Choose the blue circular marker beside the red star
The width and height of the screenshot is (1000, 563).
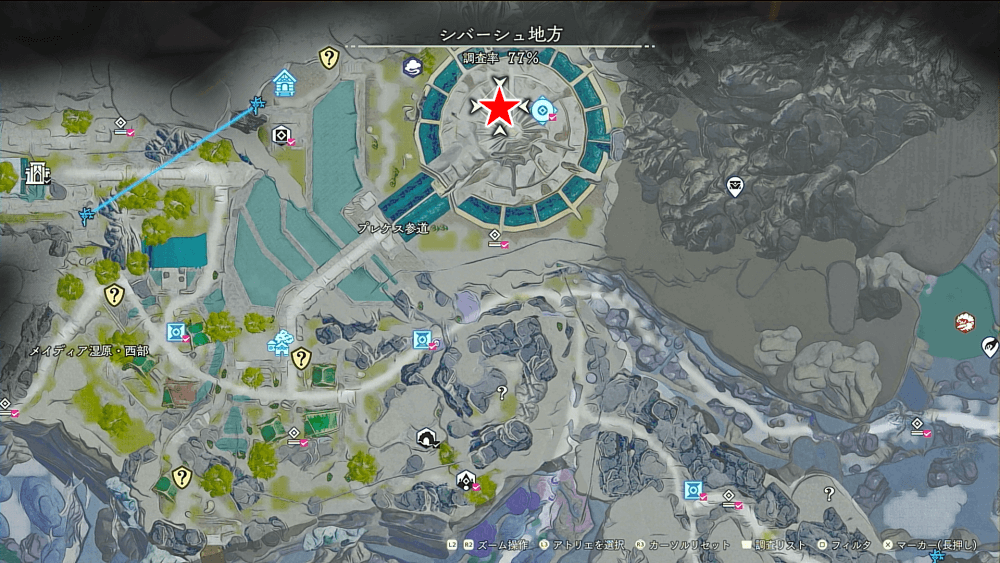point(543,109)
